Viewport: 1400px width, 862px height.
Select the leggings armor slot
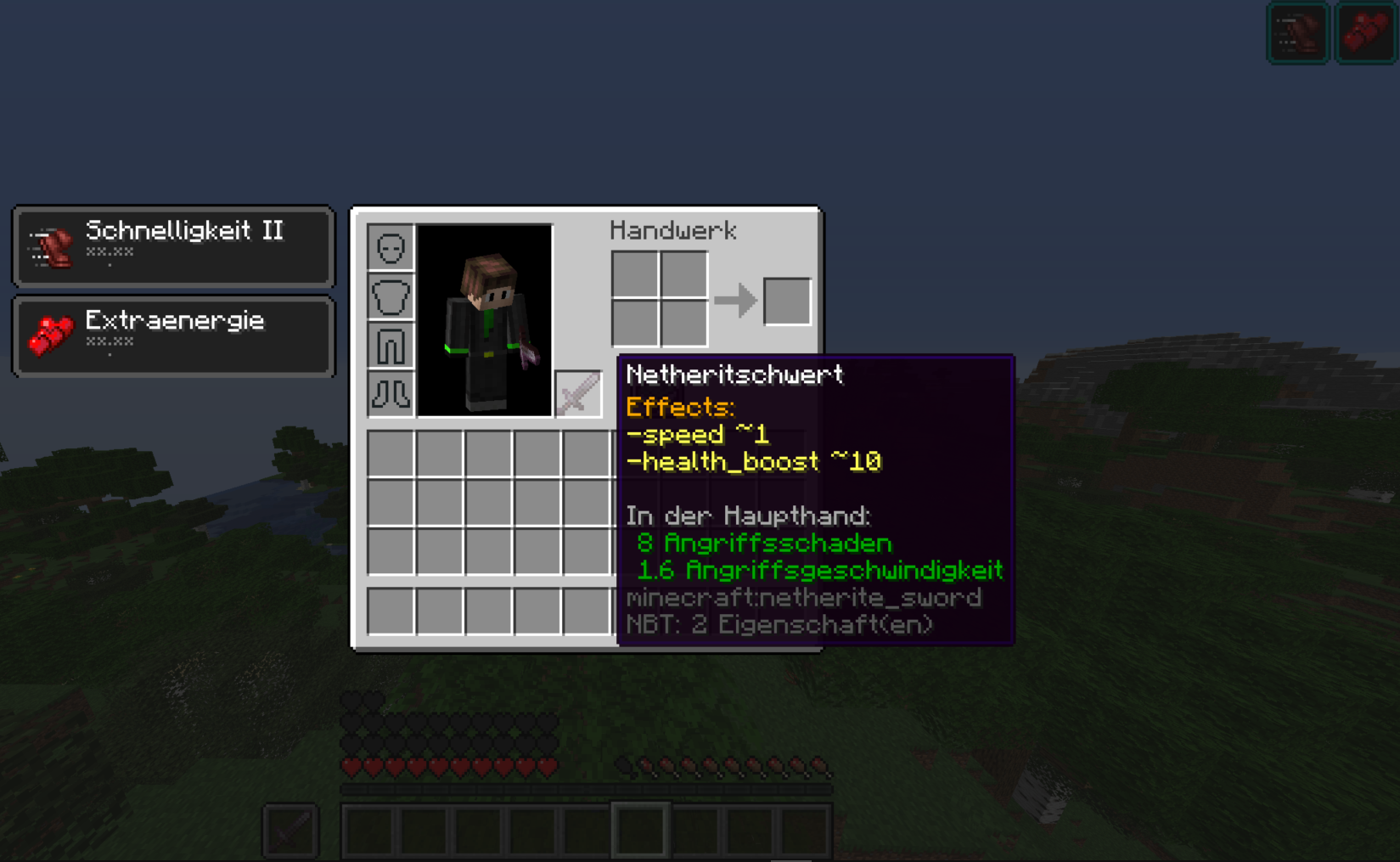(x=390, y=346)
